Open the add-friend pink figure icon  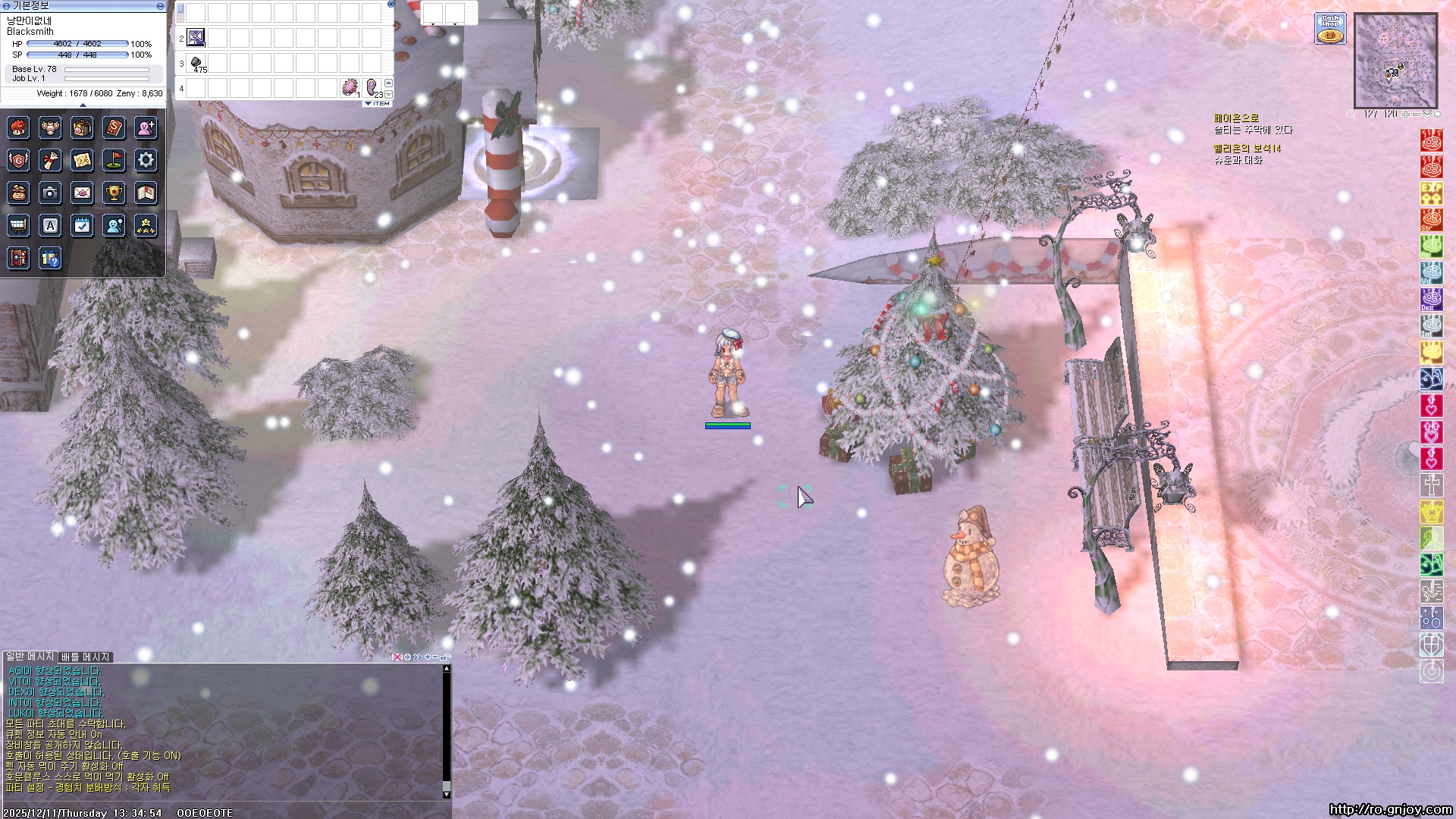[146, 127]
